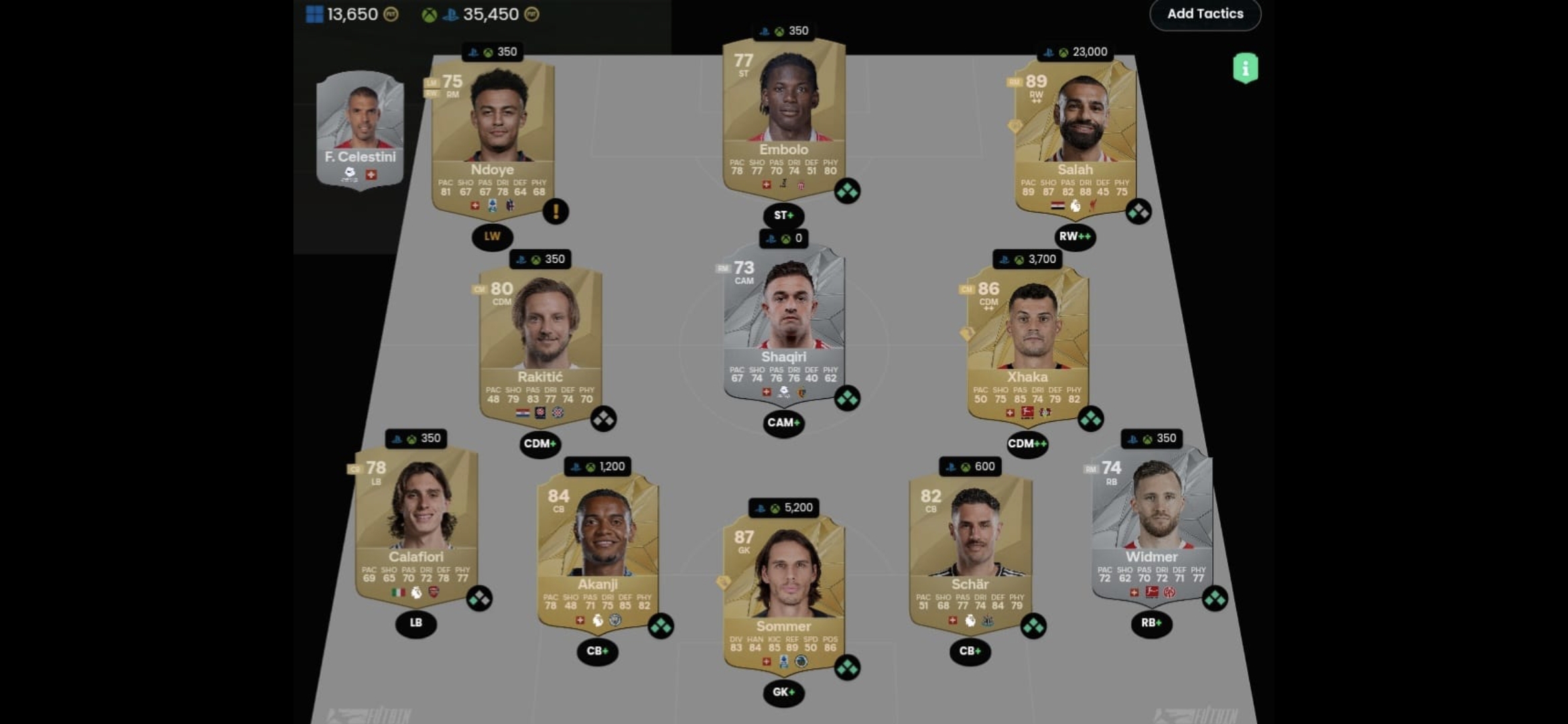Click the GK+ position label under Sommer
This screenshot has height=724, width=1568.
pos(783,692)
